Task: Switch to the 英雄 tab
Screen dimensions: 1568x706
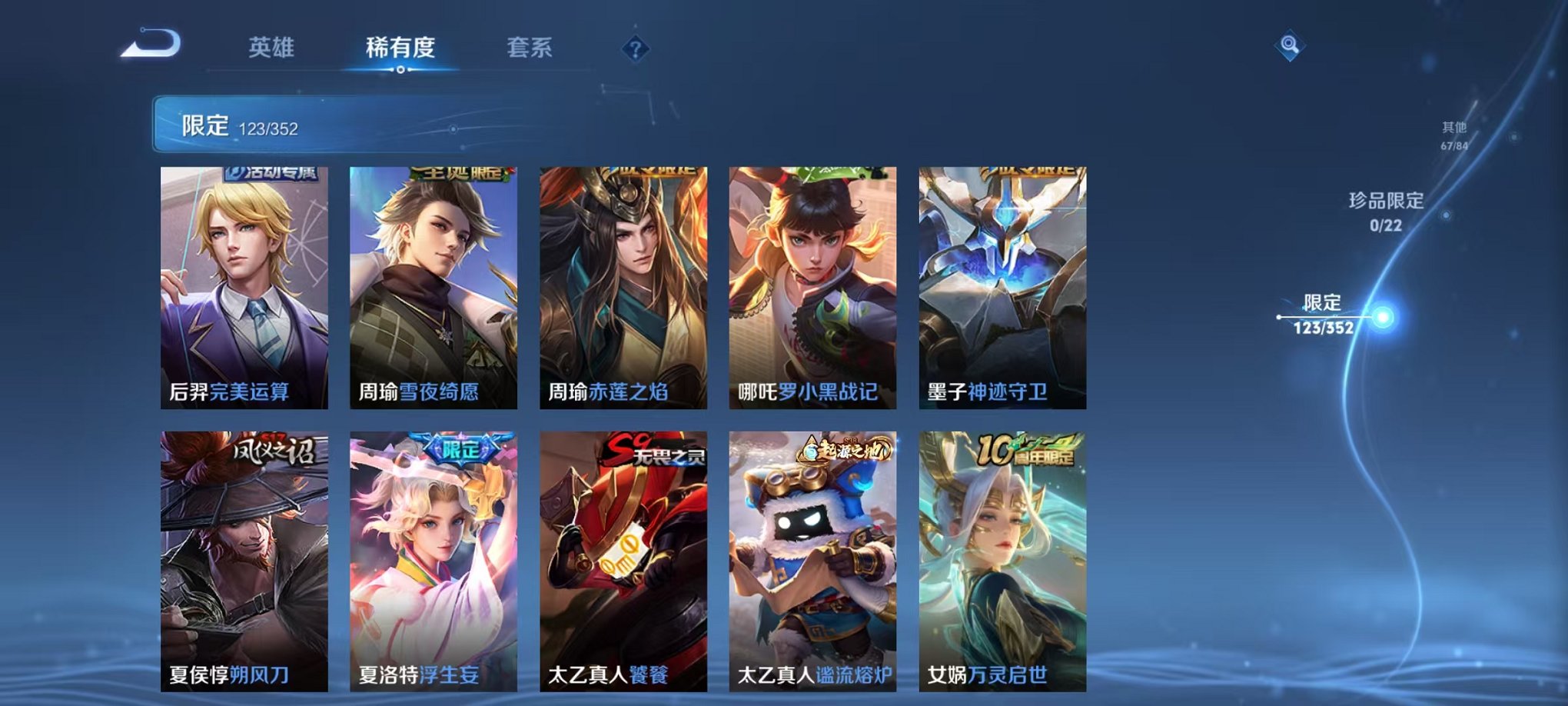Action: click(x=271, y=48)
